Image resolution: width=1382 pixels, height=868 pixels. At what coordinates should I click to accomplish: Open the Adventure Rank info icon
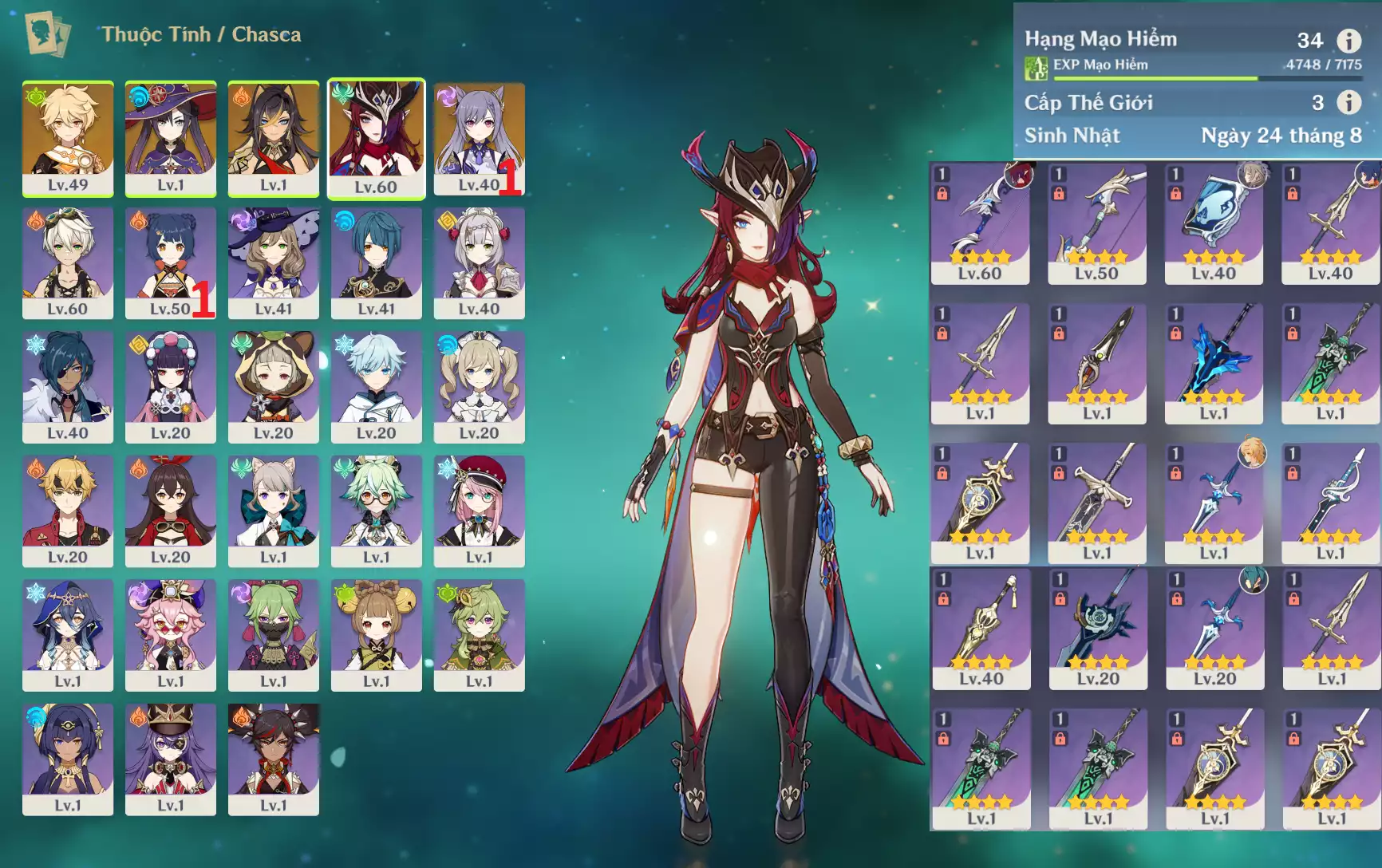[1348, 40]
